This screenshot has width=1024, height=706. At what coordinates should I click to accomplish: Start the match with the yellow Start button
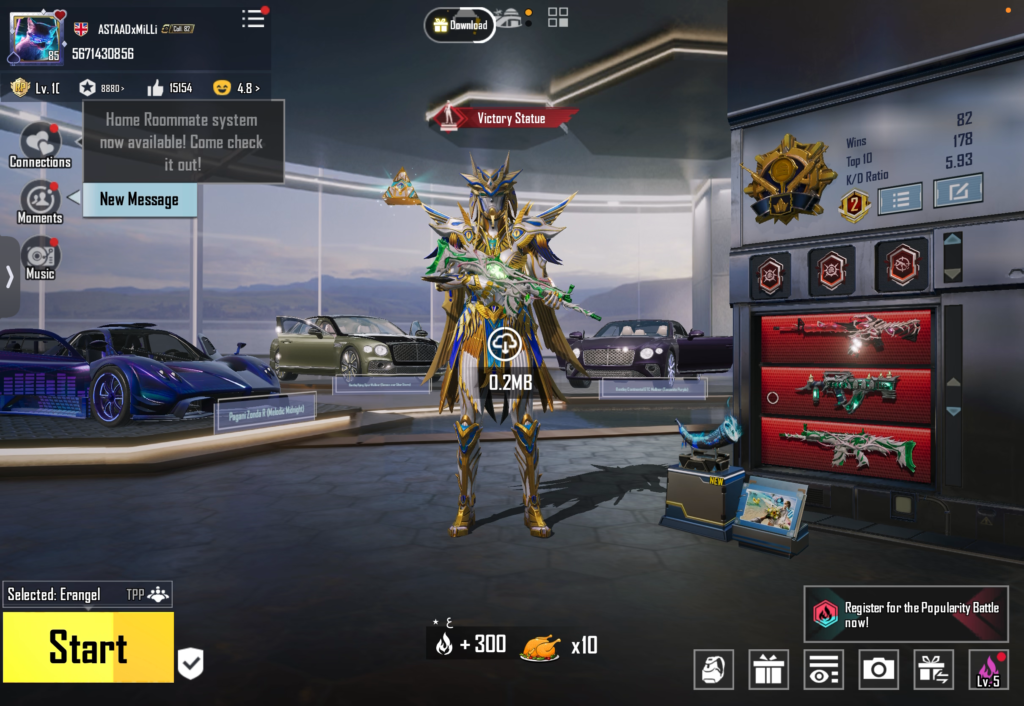tap(88, 648)
